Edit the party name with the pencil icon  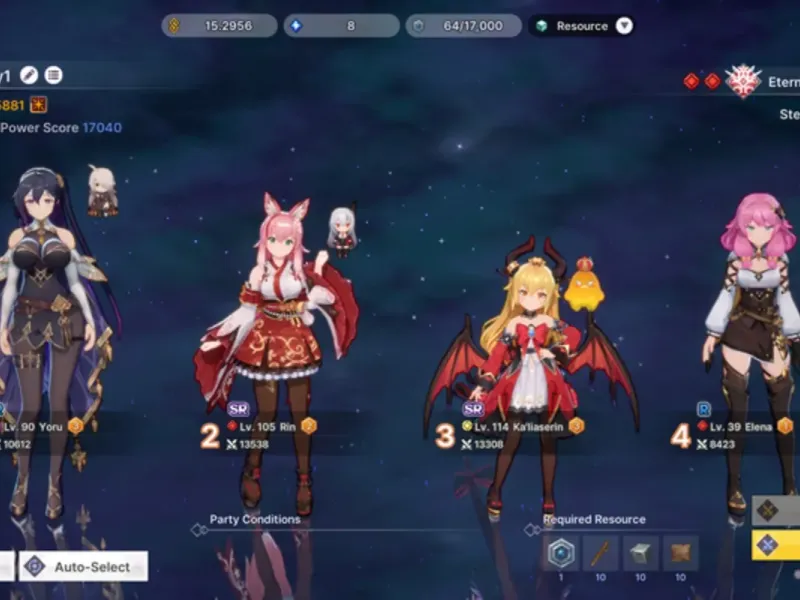tap(29, 75)
